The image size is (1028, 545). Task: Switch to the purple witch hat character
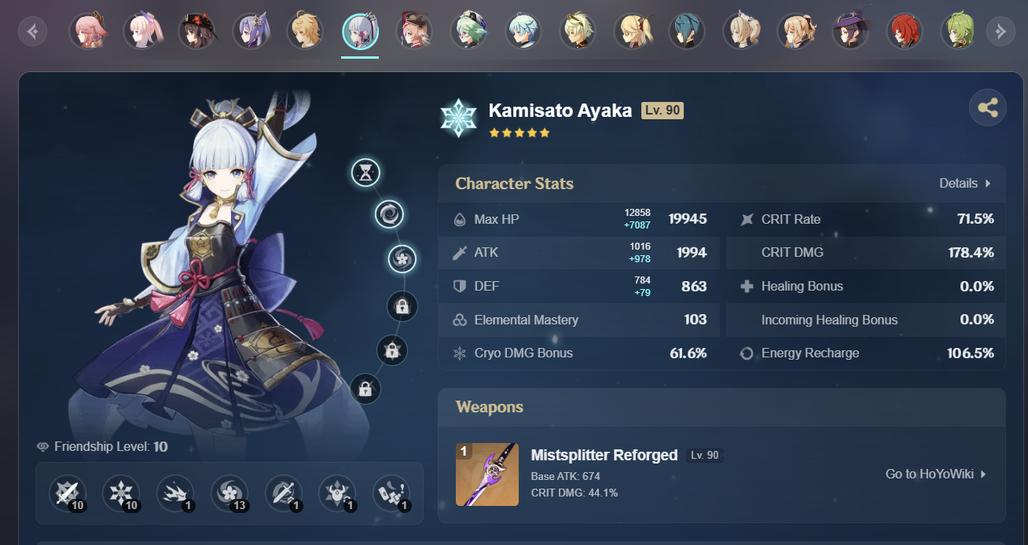coord(850,31)
